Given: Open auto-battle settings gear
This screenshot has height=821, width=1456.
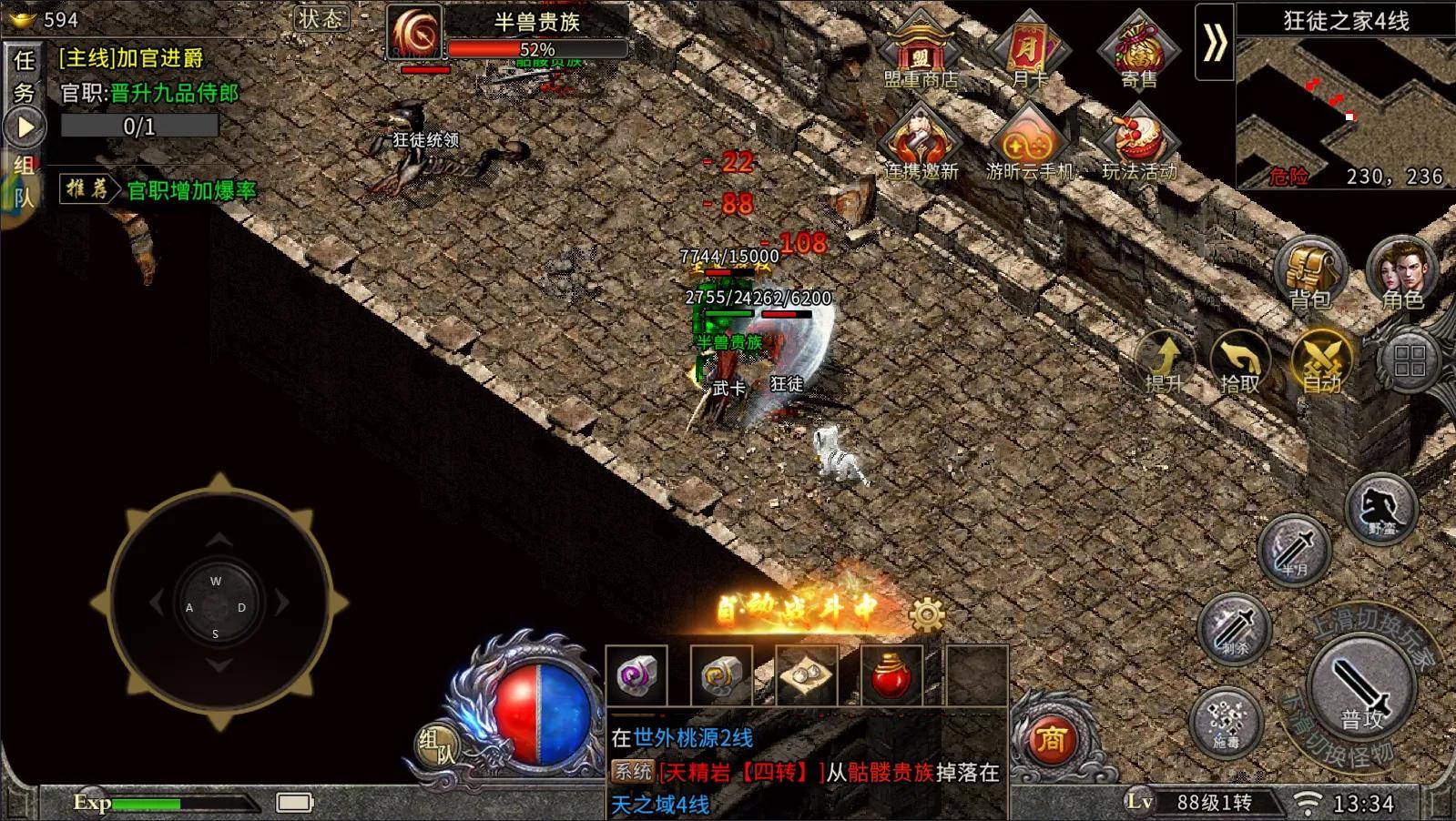Looking at the screenshot, I should pos(927,615).
